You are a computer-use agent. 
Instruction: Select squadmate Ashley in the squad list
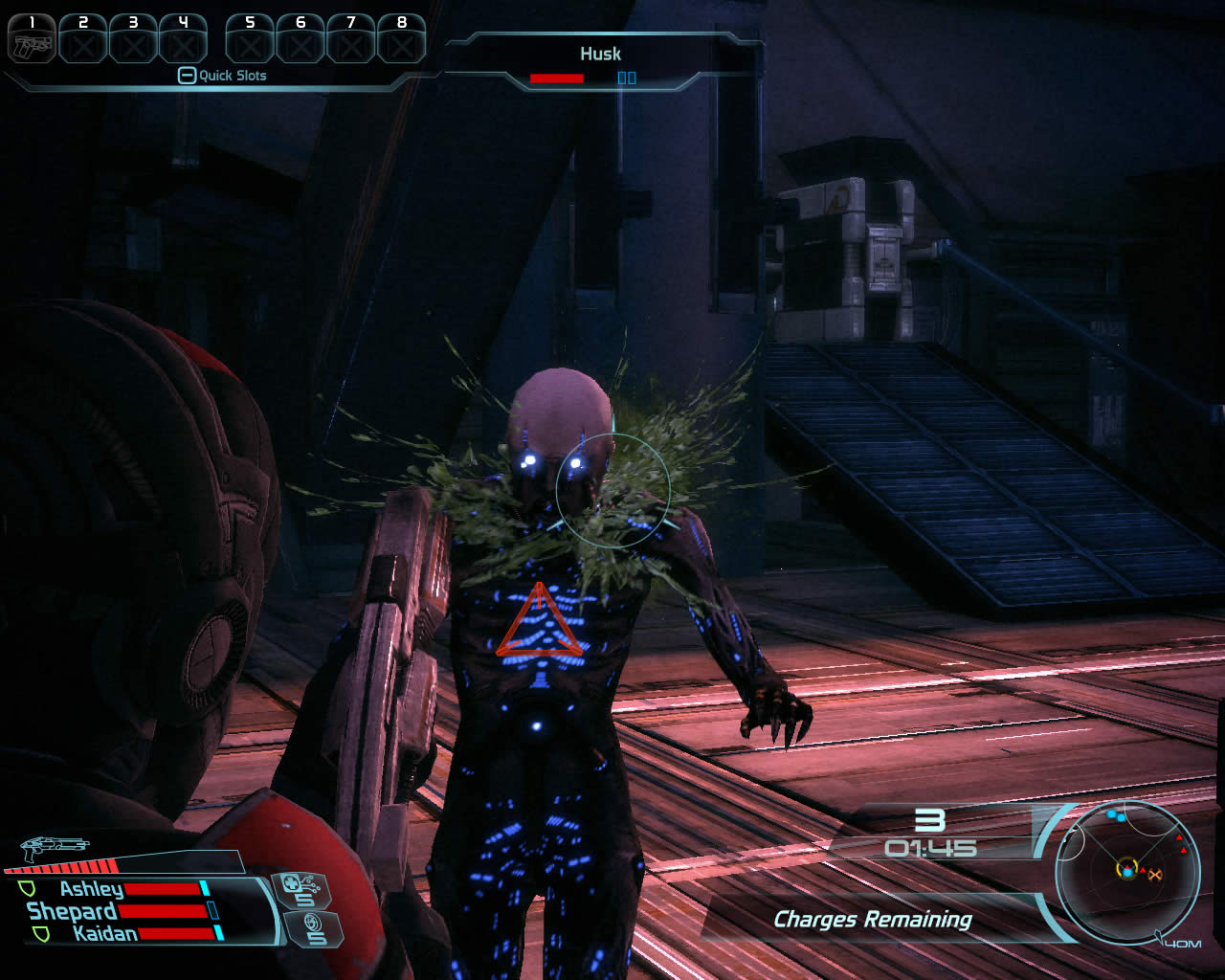[91, 889]
